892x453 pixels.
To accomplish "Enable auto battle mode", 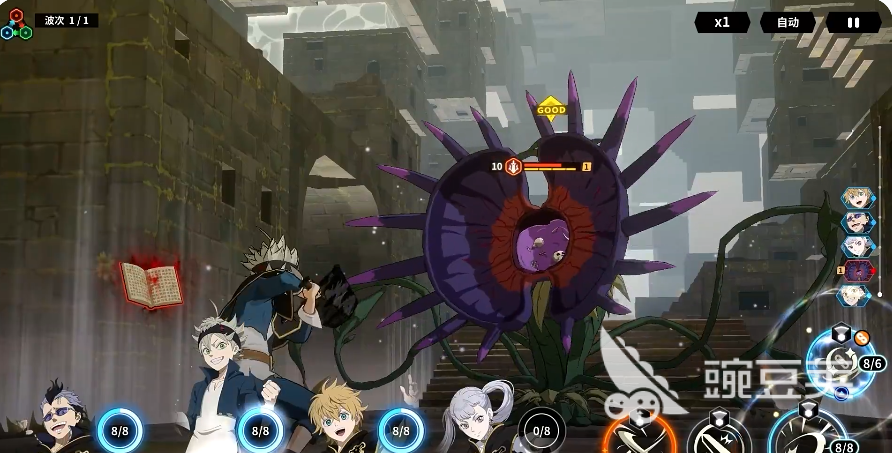I will coord(788,22).
